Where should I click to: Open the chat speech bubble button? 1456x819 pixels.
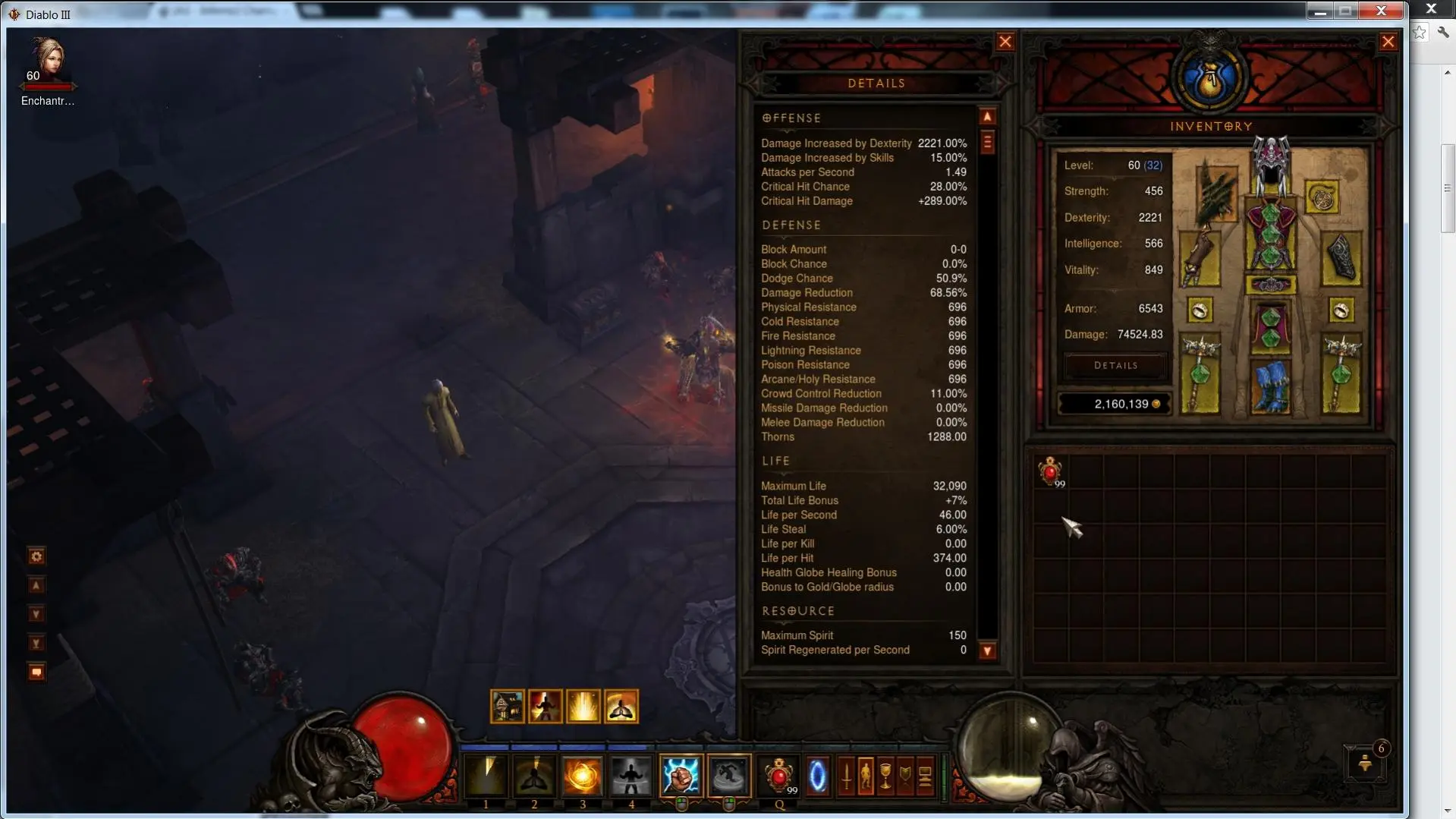(36, 673)
